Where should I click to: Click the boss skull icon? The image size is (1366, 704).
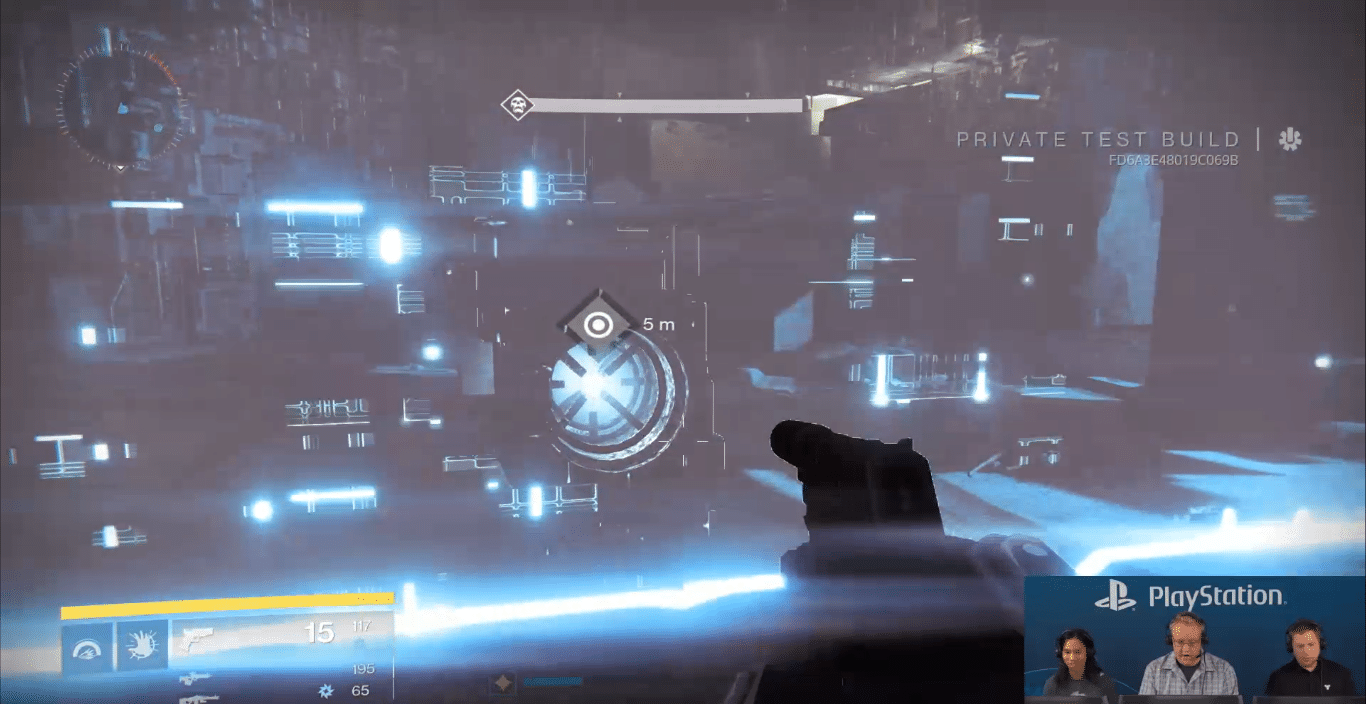point(517,105)
